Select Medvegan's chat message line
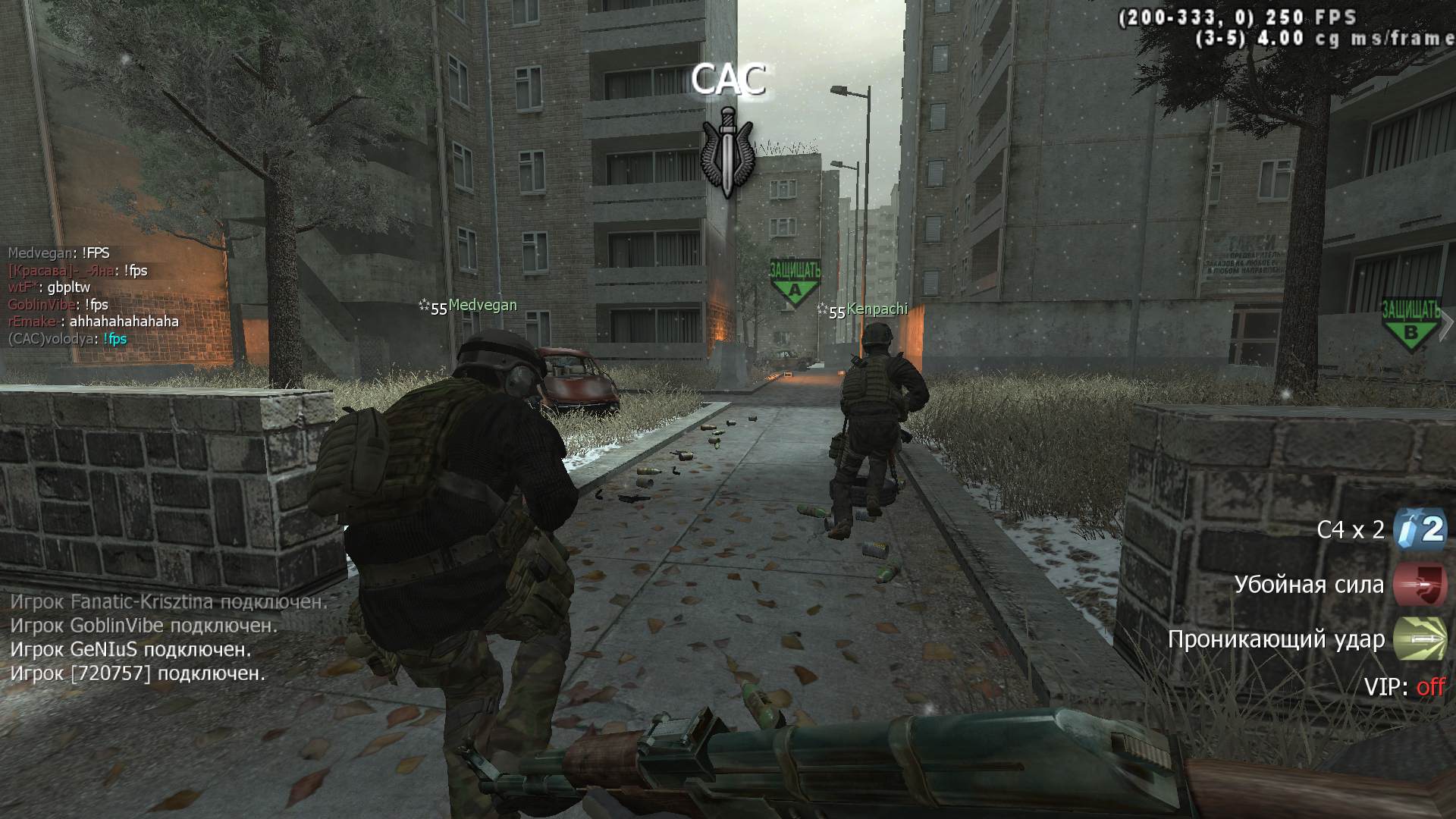 pyautogui.click(x=59, y=253)
